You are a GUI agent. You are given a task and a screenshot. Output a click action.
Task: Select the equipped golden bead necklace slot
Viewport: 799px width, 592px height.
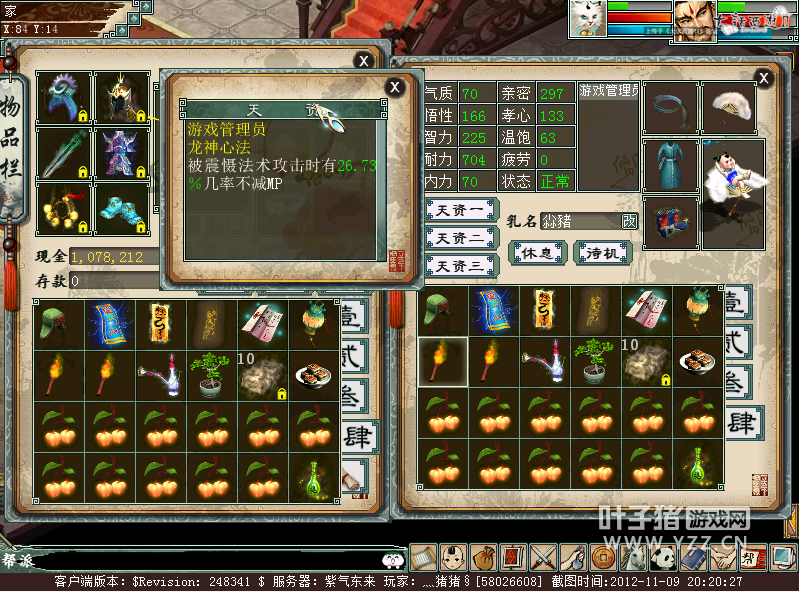64,208
